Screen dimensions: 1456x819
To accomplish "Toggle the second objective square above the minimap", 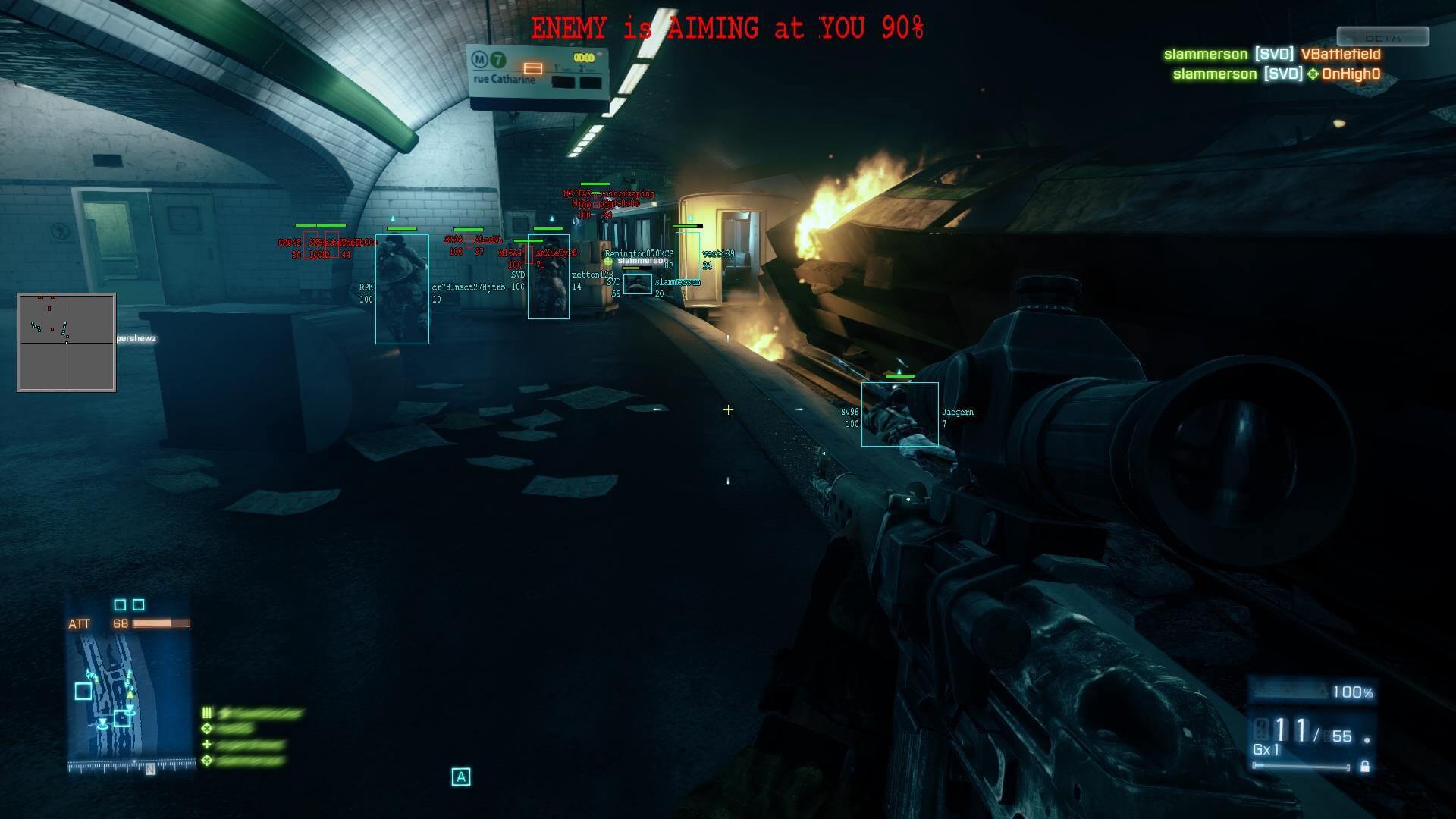I will pyautogui.click(x=139, y=604).
